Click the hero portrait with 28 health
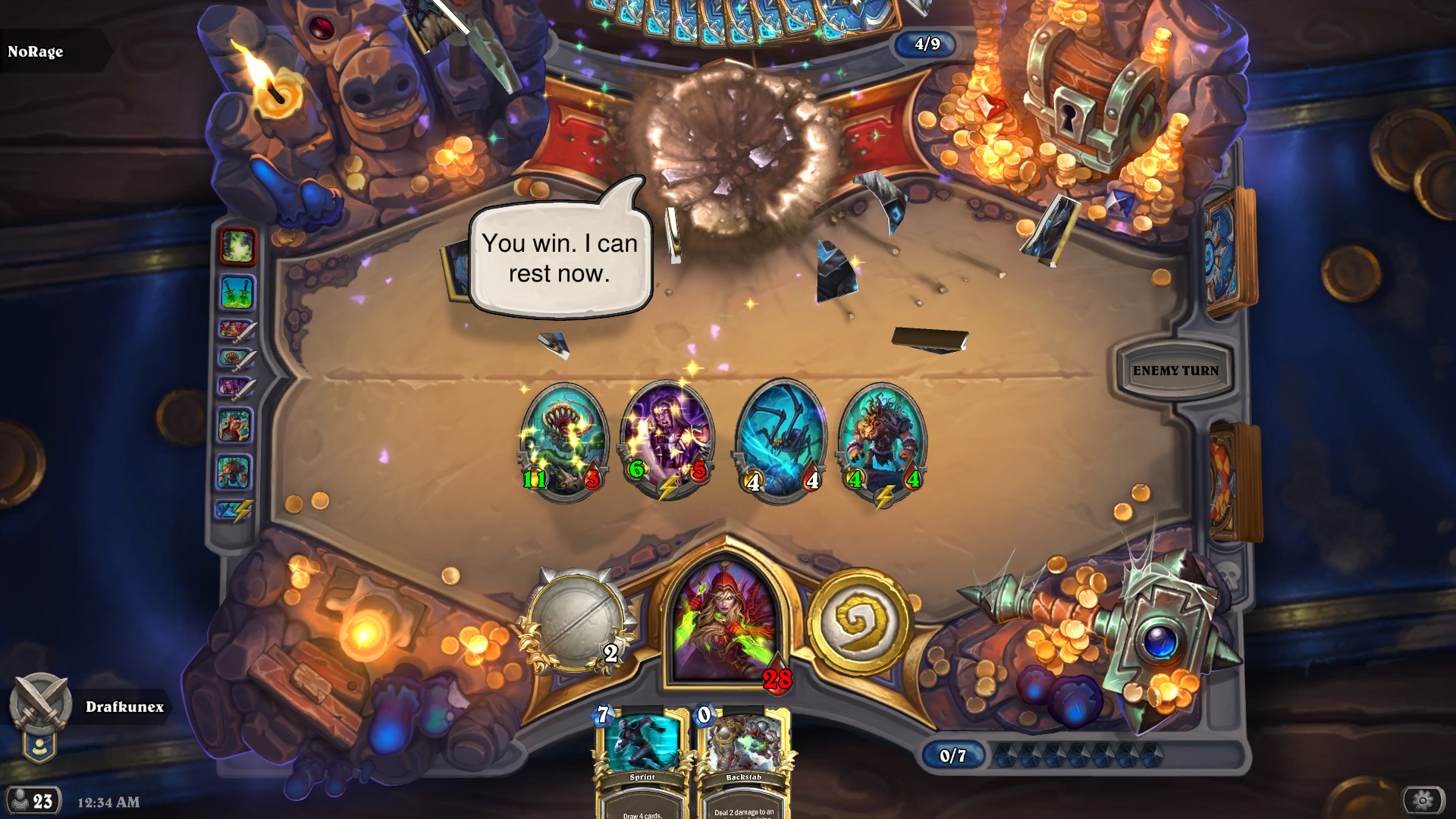 coord(724,622)
